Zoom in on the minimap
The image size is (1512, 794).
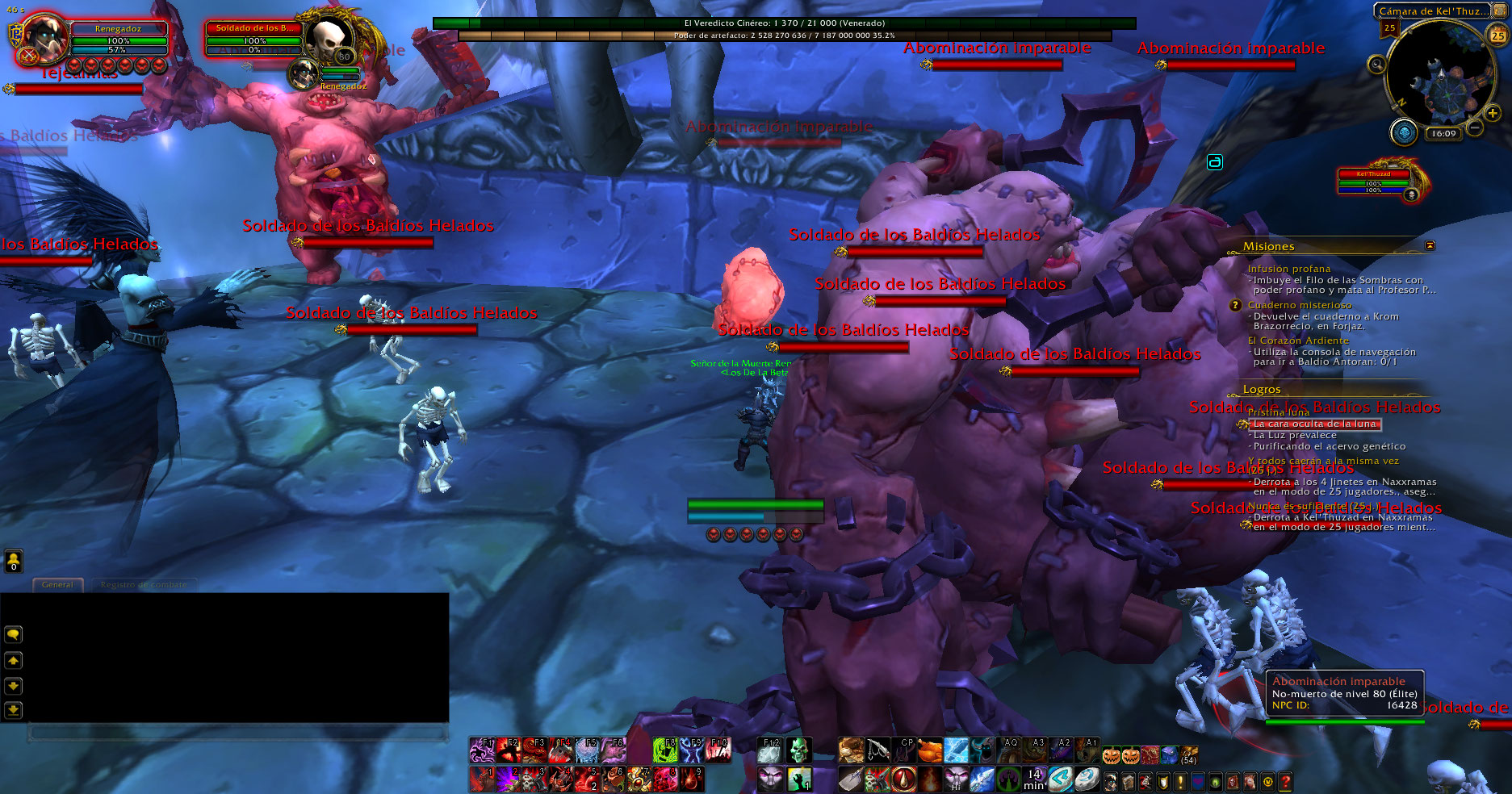[x=1493, y=114]
